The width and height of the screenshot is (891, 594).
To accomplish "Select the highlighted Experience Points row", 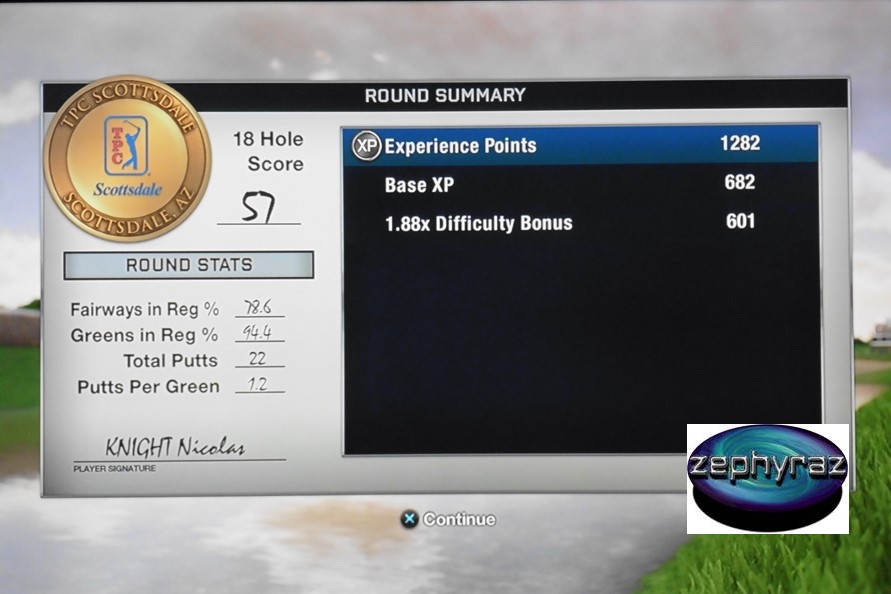I will 580,145.
